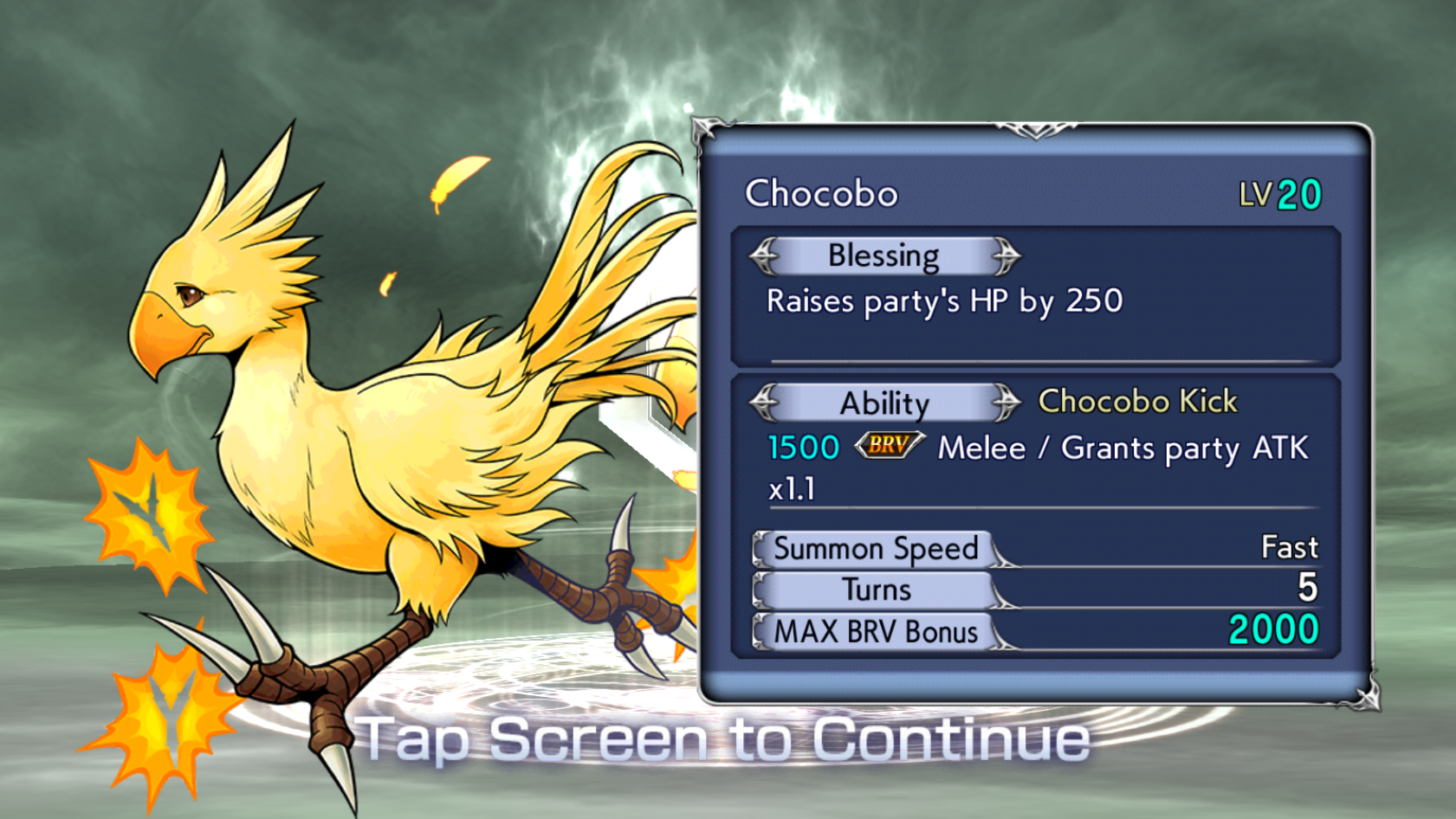Click the Chocobo Kick ability name
This screenshot has width=1456, height=819.
pyautogui.click(x=1137, y=401)
